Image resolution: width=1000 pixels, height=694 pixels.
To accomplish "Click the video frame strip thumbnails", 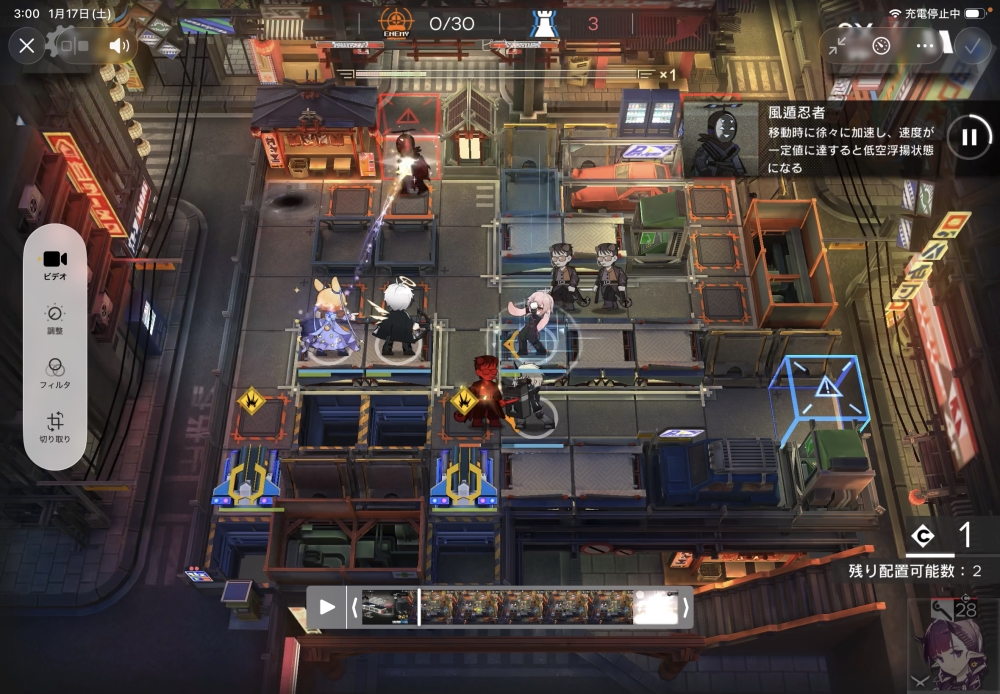I will (x=520, y=607).
